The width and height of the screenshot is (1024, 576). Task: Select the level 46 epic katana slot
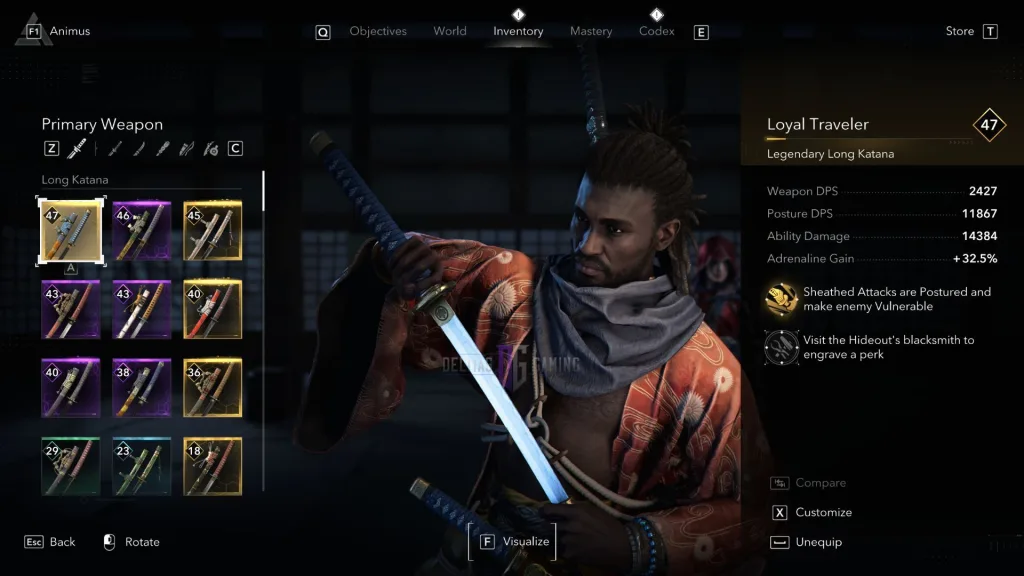[x=141, y=231]
